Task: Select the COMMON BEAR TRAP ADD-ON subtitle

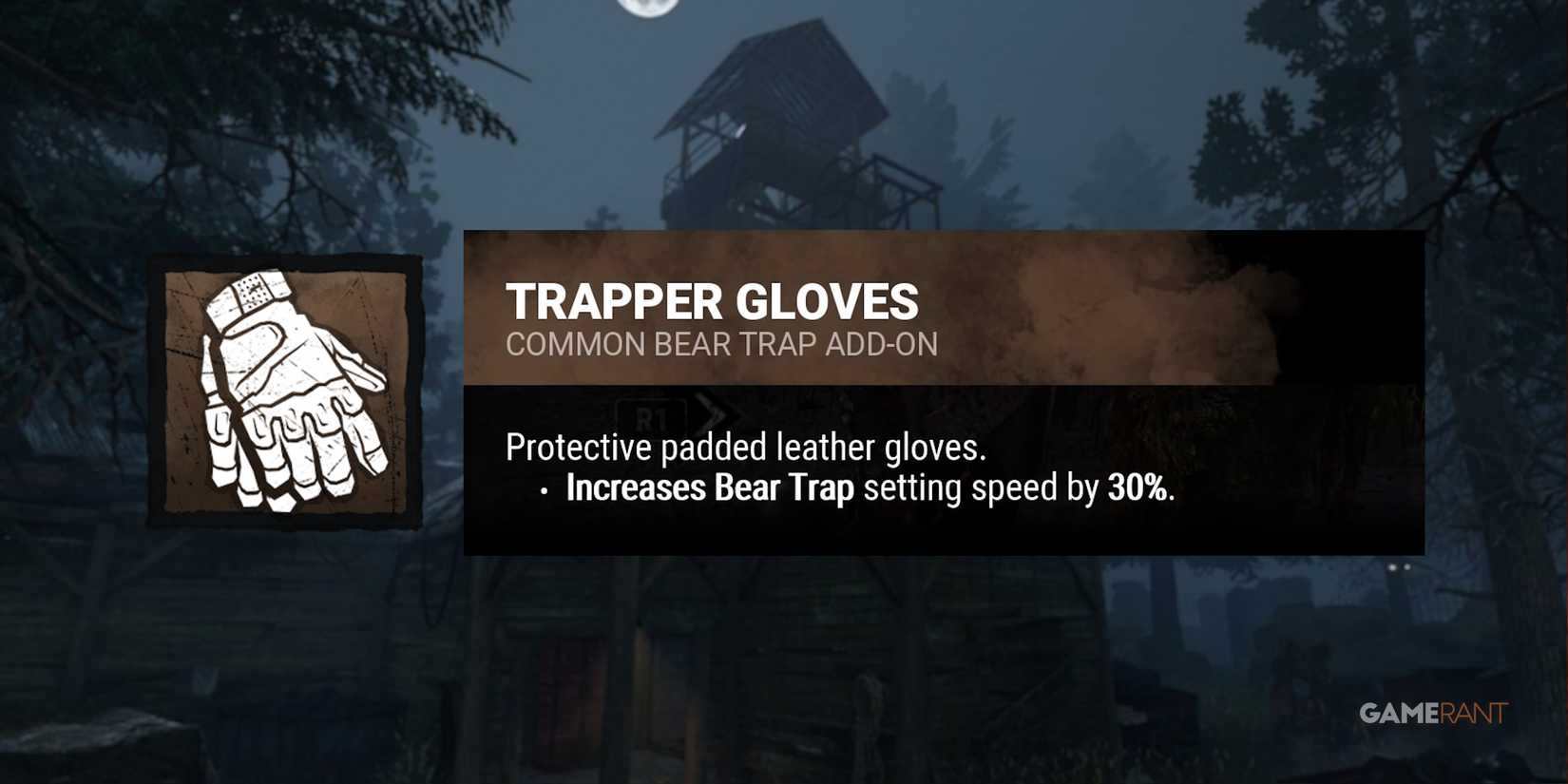Action: click(x=720, y=345)
